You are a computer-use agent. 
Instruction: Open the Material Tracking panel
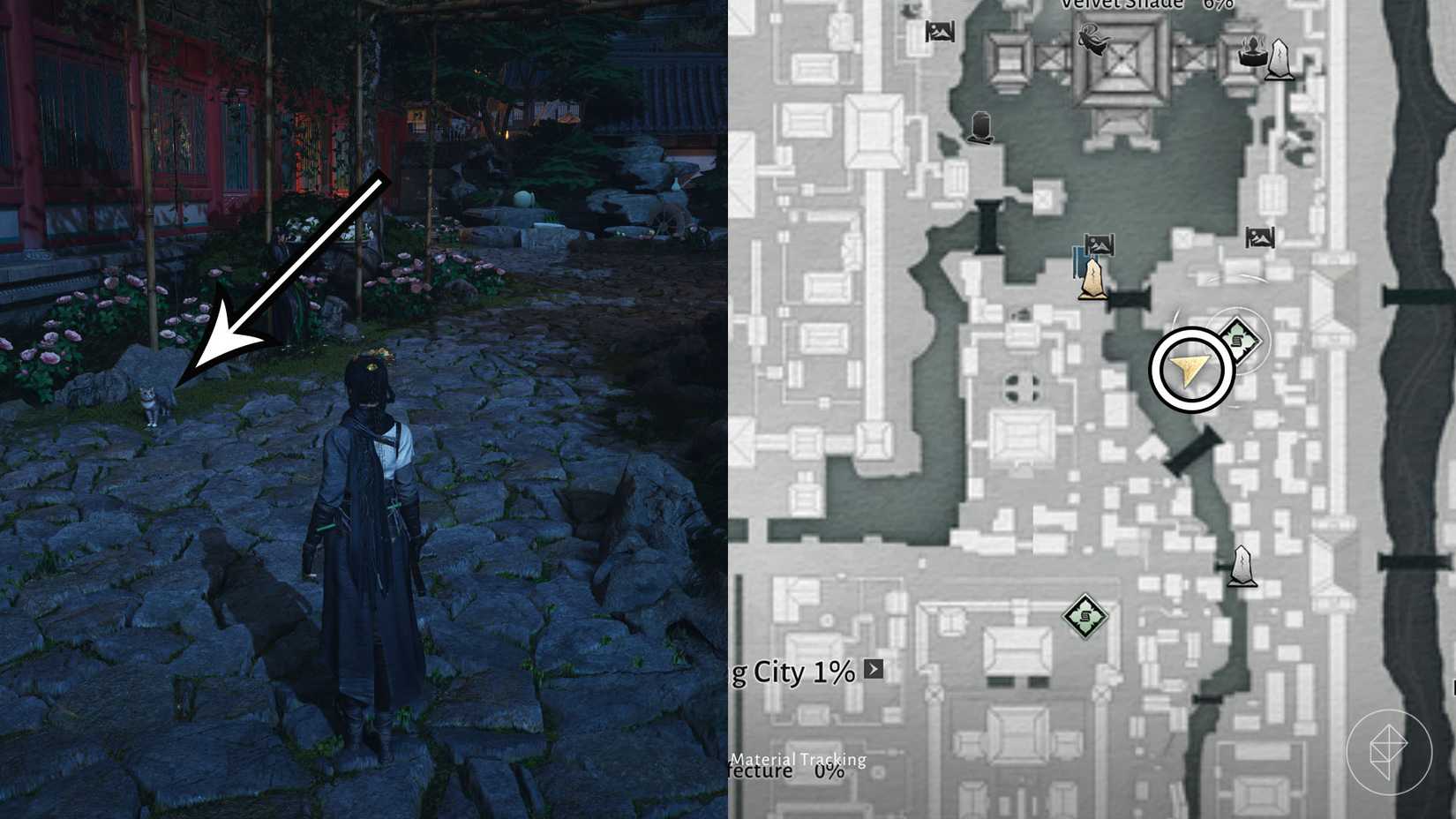[x=799, y=759]
